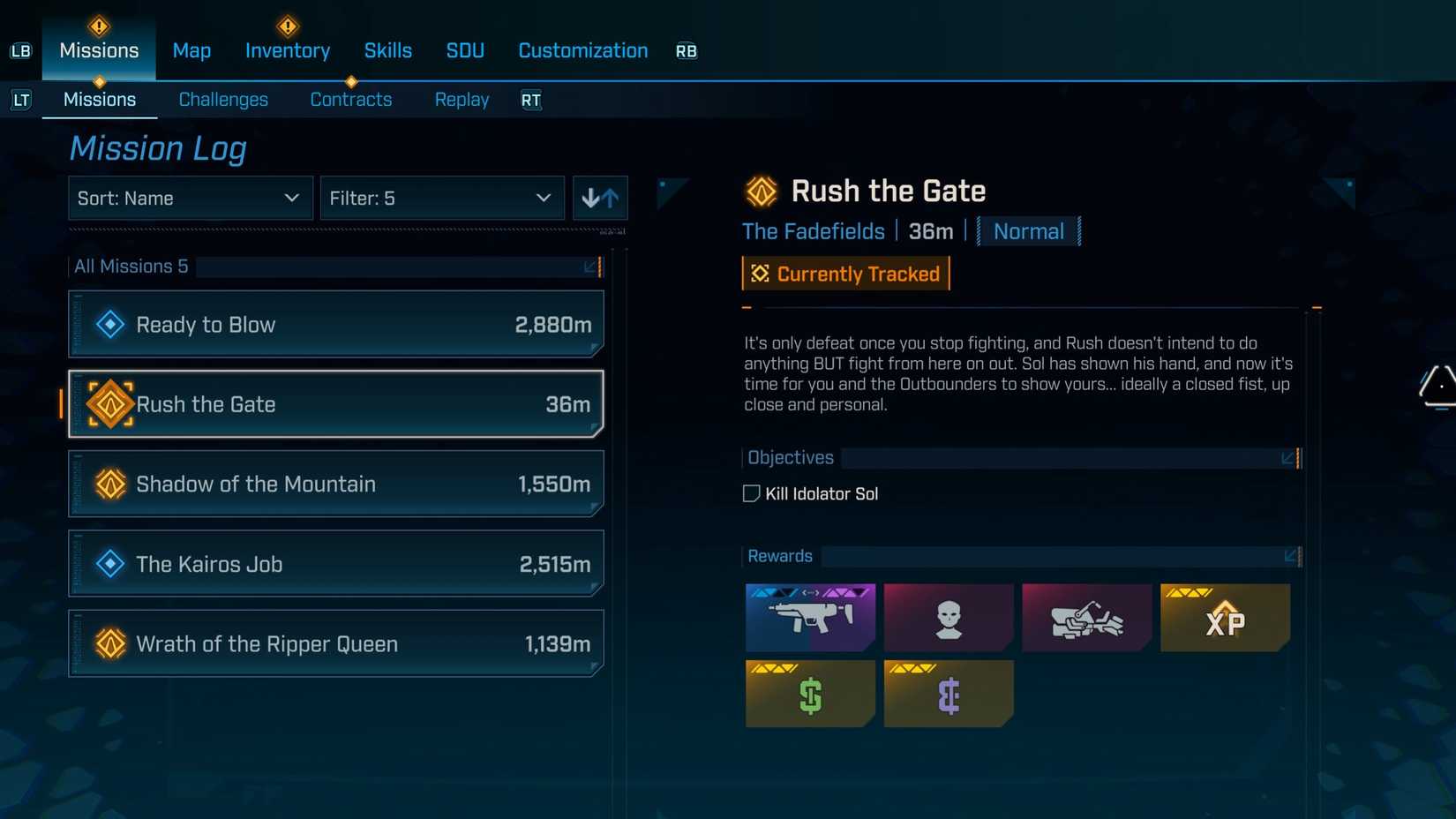Click the SMG weapon reward thumbnail

click(809, 617)
